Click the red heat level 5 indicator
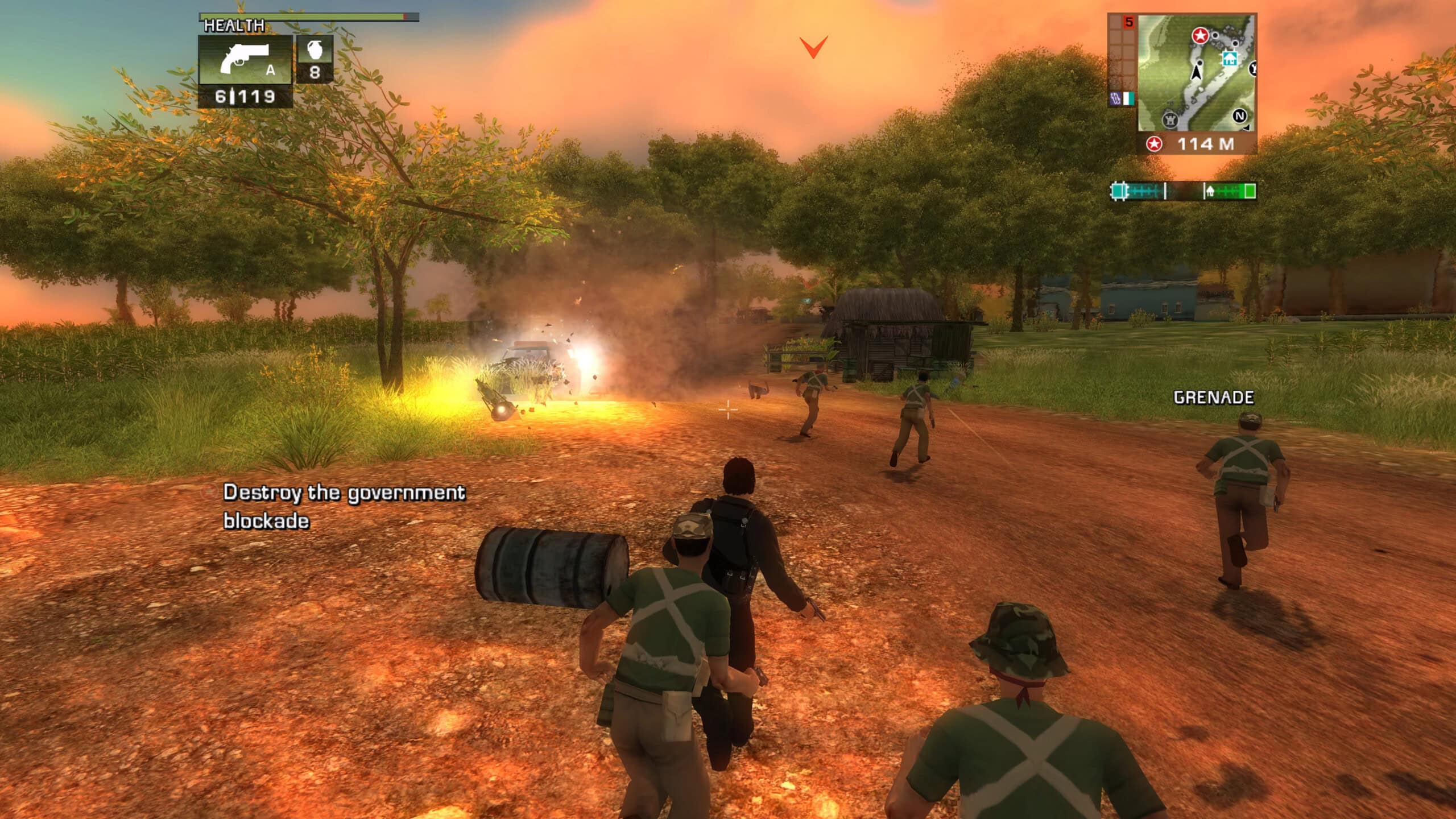The height and width of the screenshot is (819, 1456). click(1129, 22)
